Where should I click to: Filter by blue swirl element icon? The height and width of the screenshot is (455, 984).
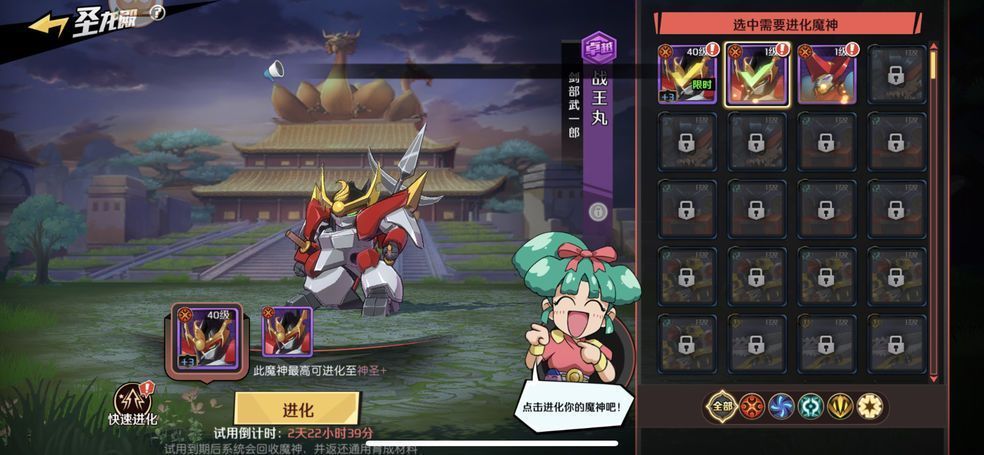pos(781,405)
